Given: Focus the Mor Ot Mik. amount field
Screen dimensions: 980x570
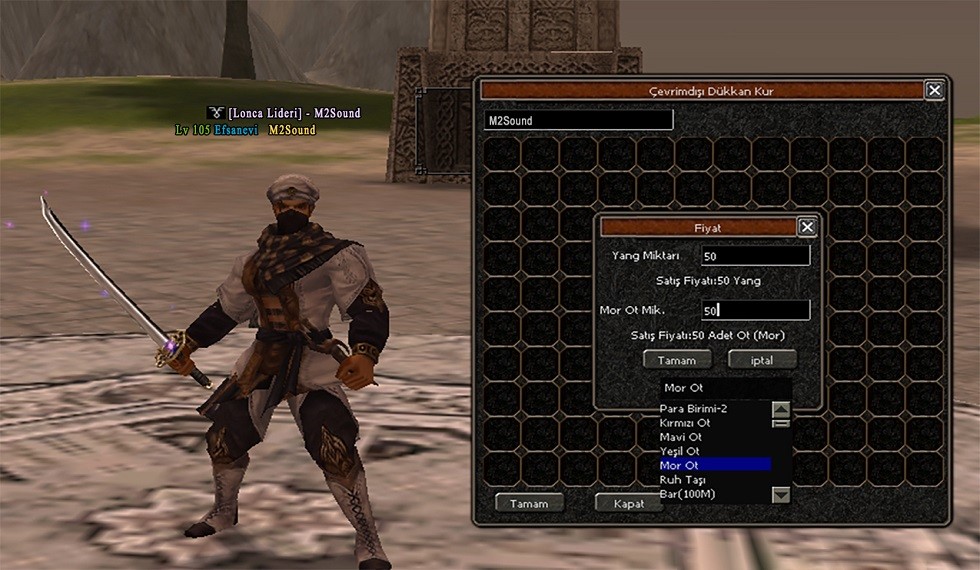Looking at the screenshot, I should point(755,310).
